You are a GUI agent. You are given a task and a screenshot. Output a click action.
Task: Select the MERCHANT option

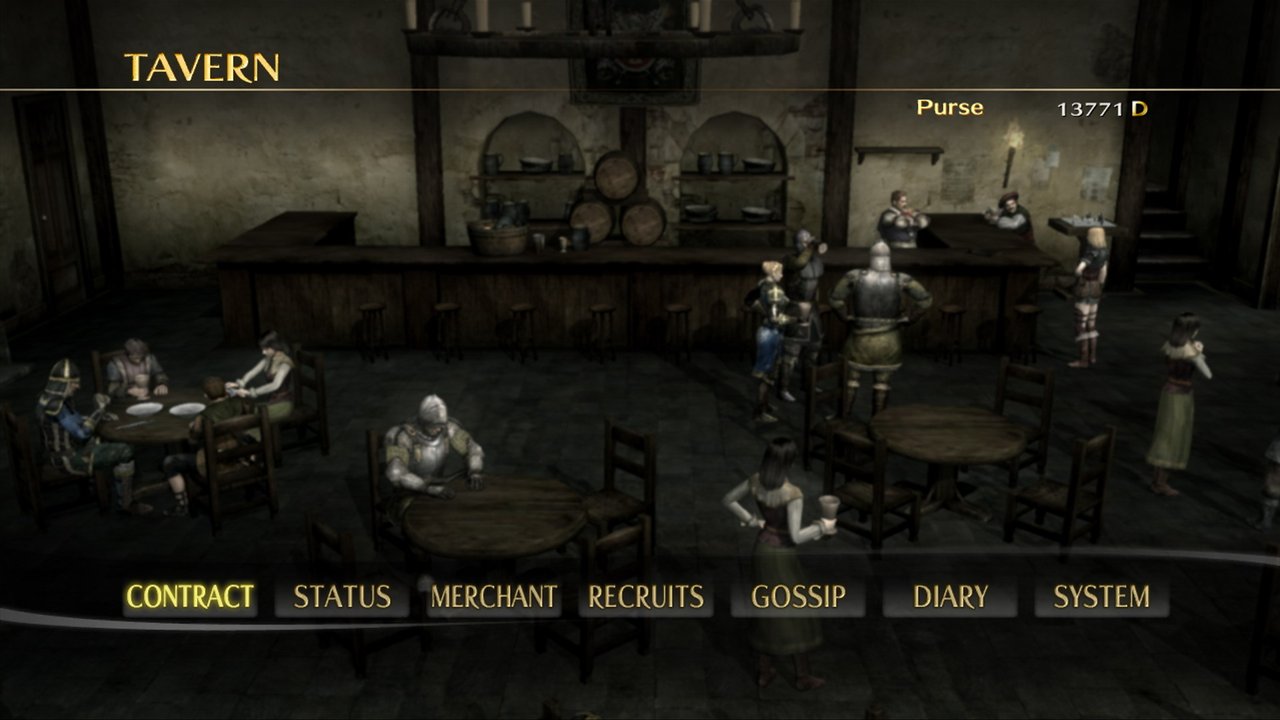(x=494, y=596)
